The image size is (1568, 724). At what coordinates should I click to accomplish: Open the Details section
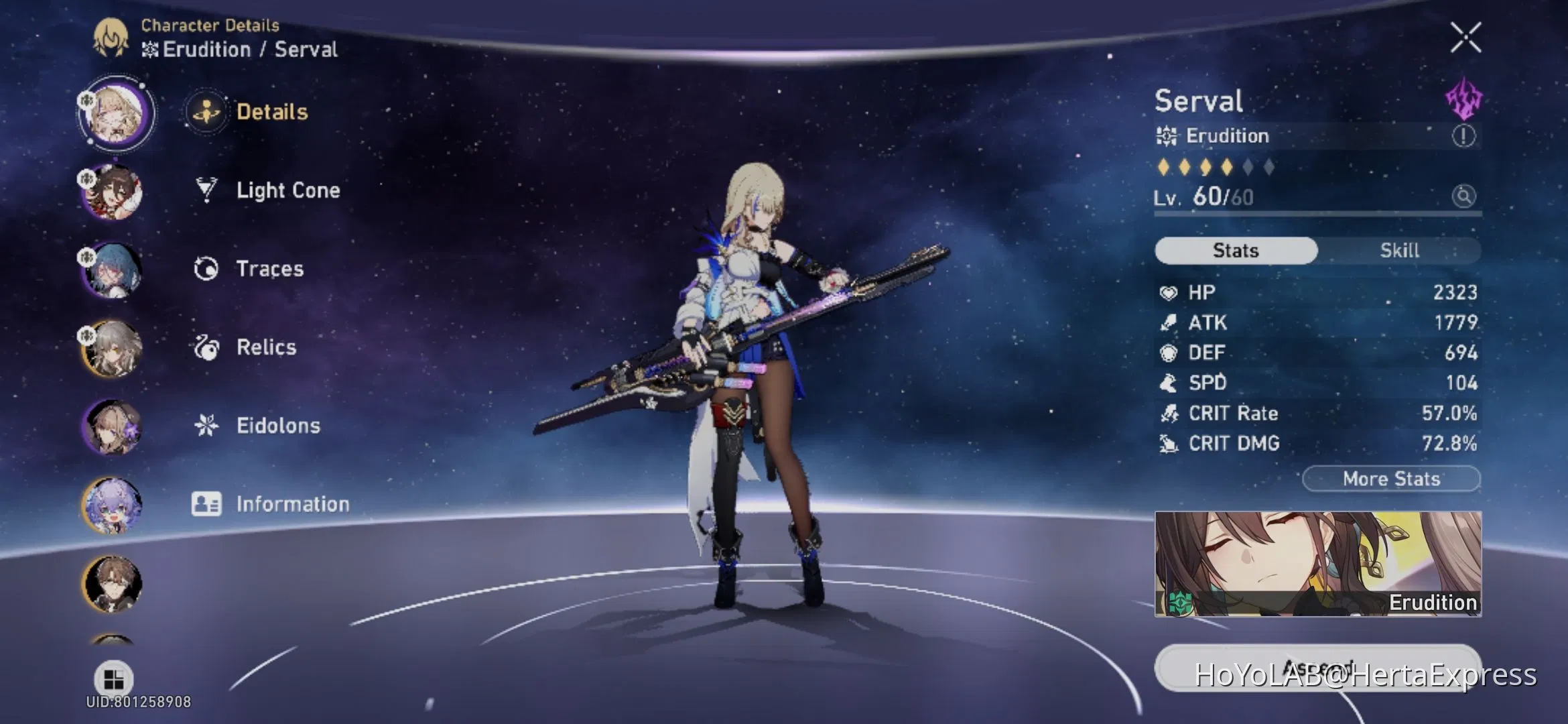[x=206, y=113]
